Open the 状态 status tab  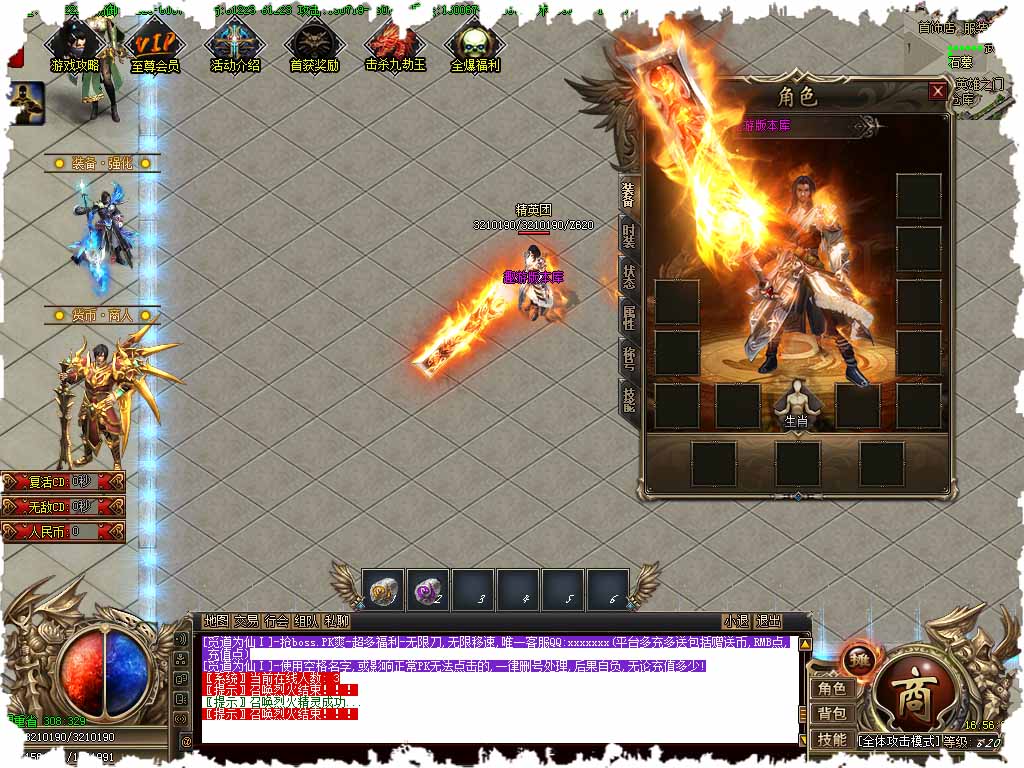(x=628, y=277)
